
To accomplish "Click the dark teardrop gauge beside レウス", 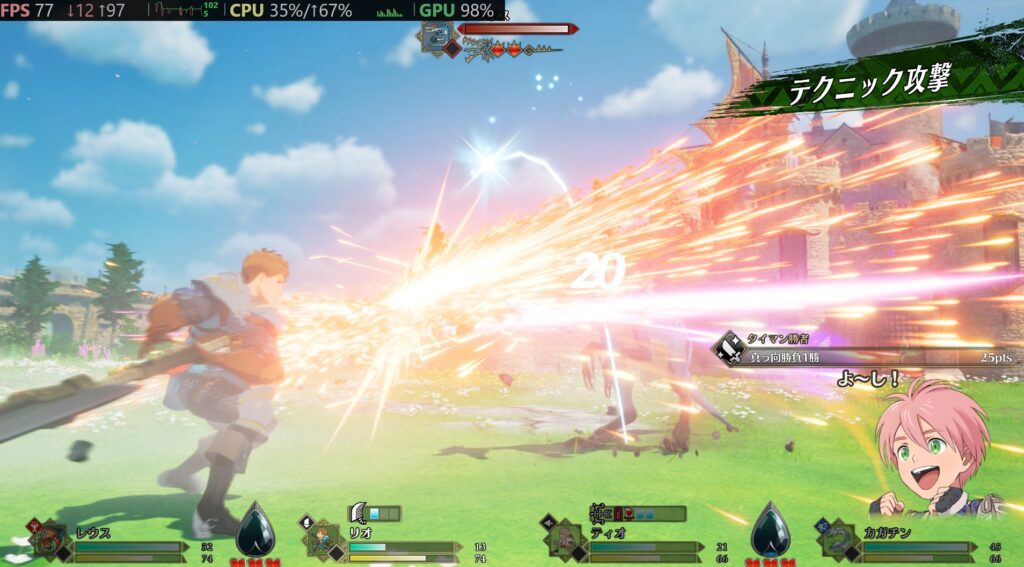I will click(255, 529).
